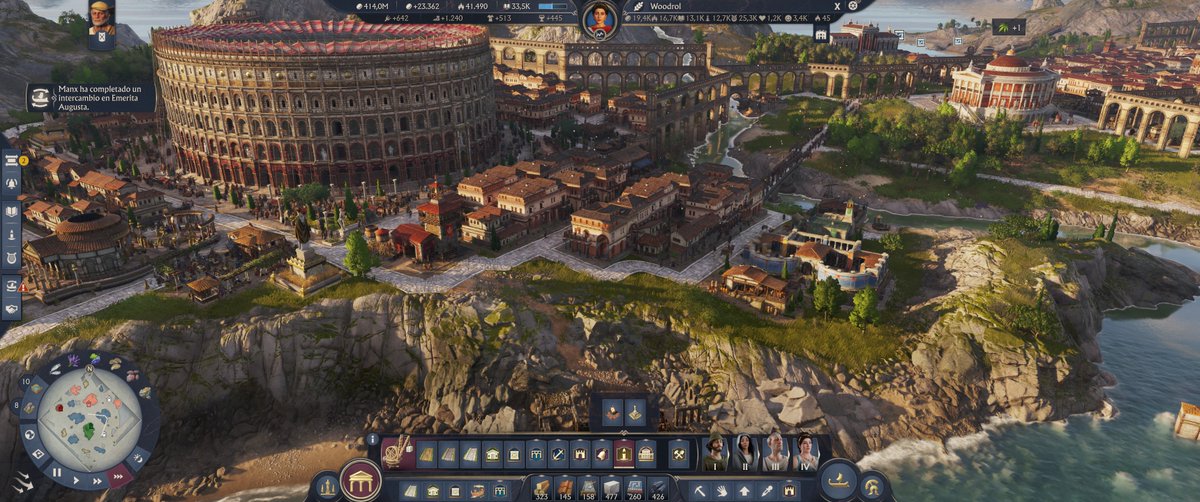Click the governor portrait at top center

tap(599, 18)
